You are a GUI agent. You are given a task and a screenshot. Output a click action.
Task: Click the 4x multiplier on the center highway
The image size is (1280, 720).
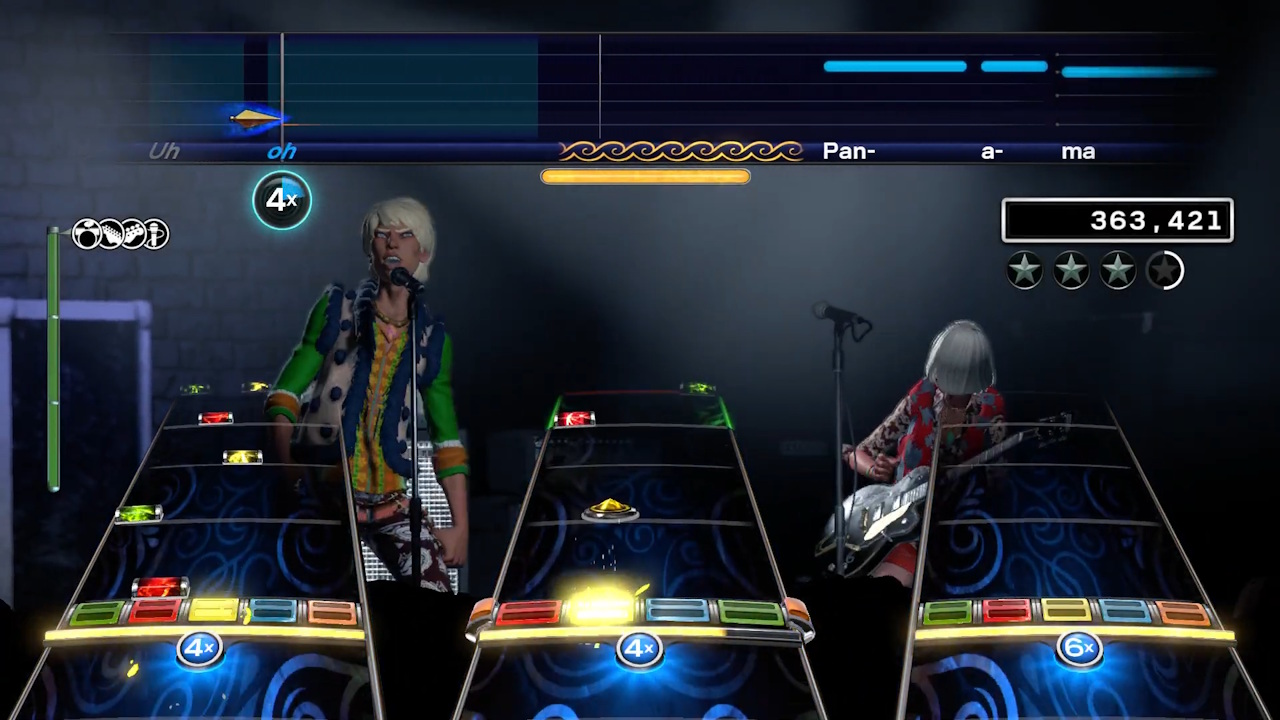[639, 649]
